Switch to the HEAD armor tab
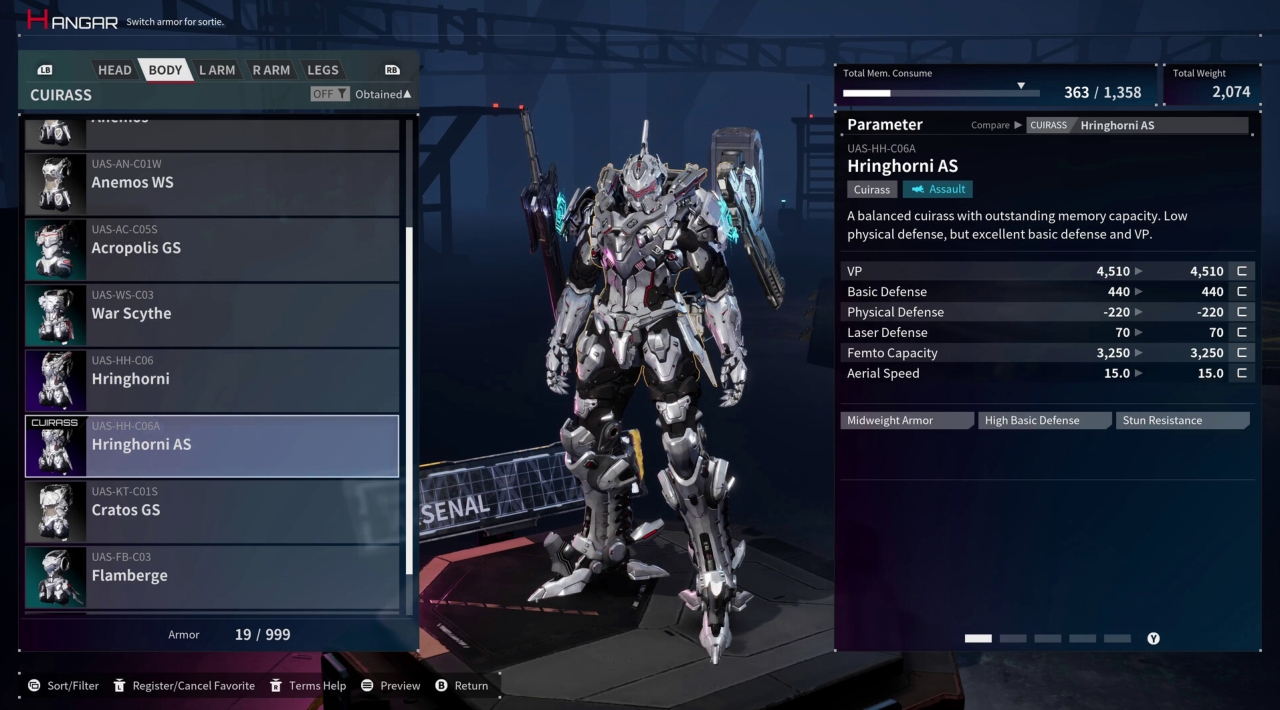1280x710 pixels. coord(114,70)
